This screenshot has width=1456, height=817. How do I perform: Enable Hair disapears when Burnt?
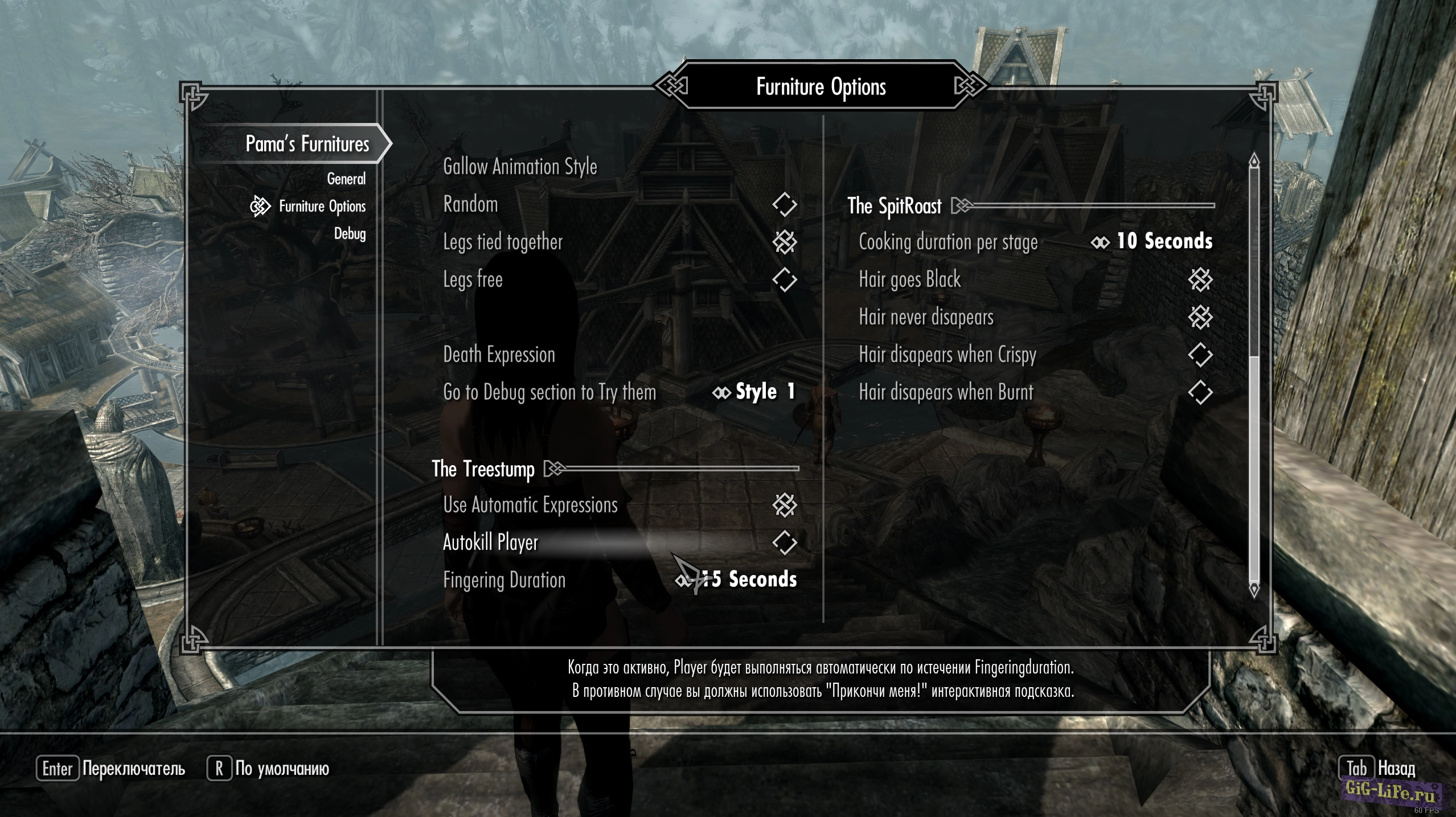point(1200,392)
